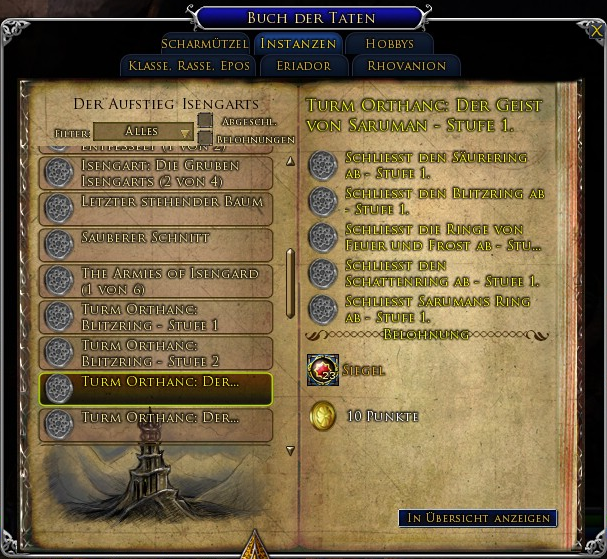Switch to the Scharmützel tab
607x559 pixels.
203,44
